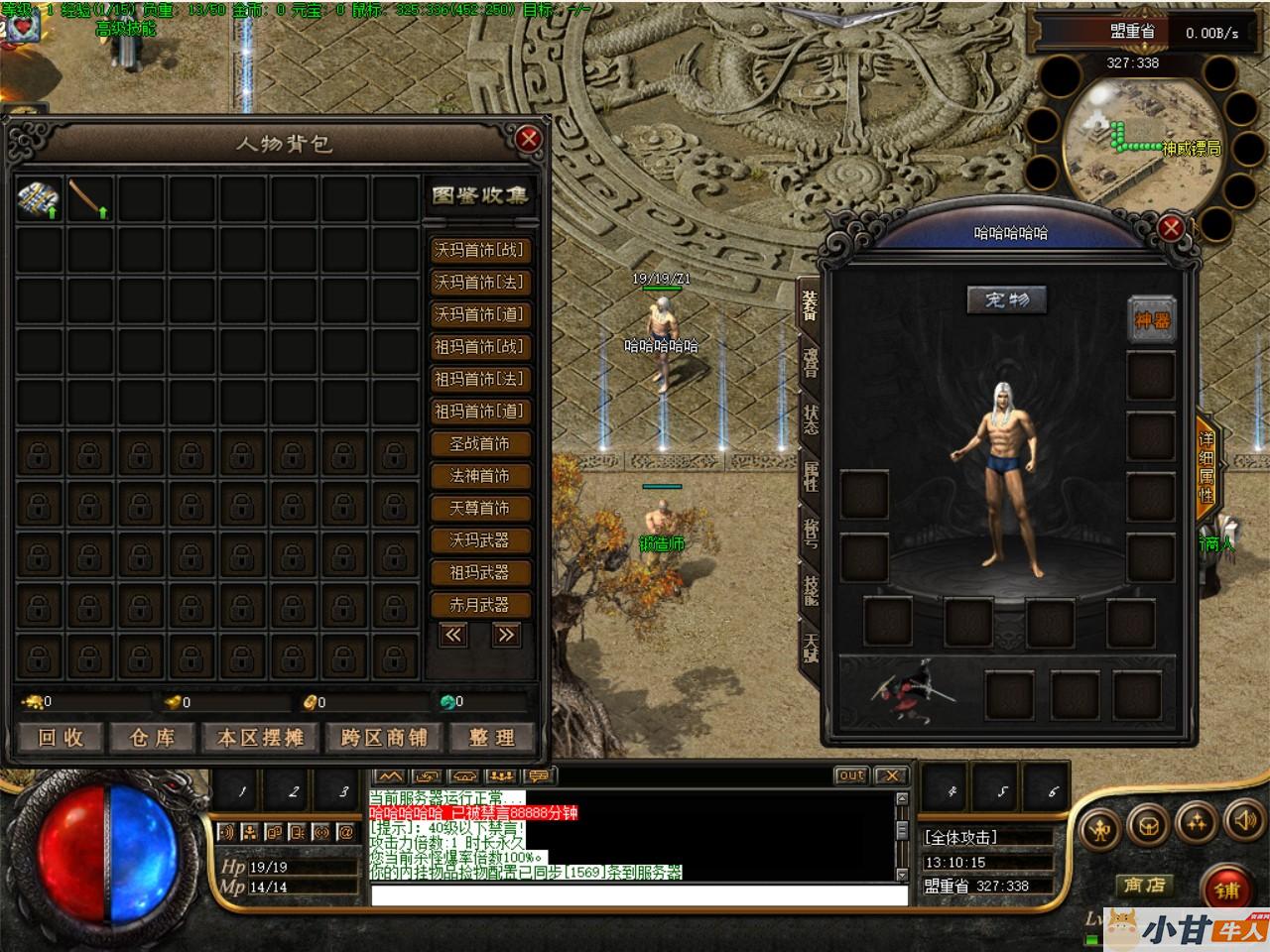The image size is (1270, 952).
Task: Choose the 赤月武器 entry
Action: [x=479, y=604]
